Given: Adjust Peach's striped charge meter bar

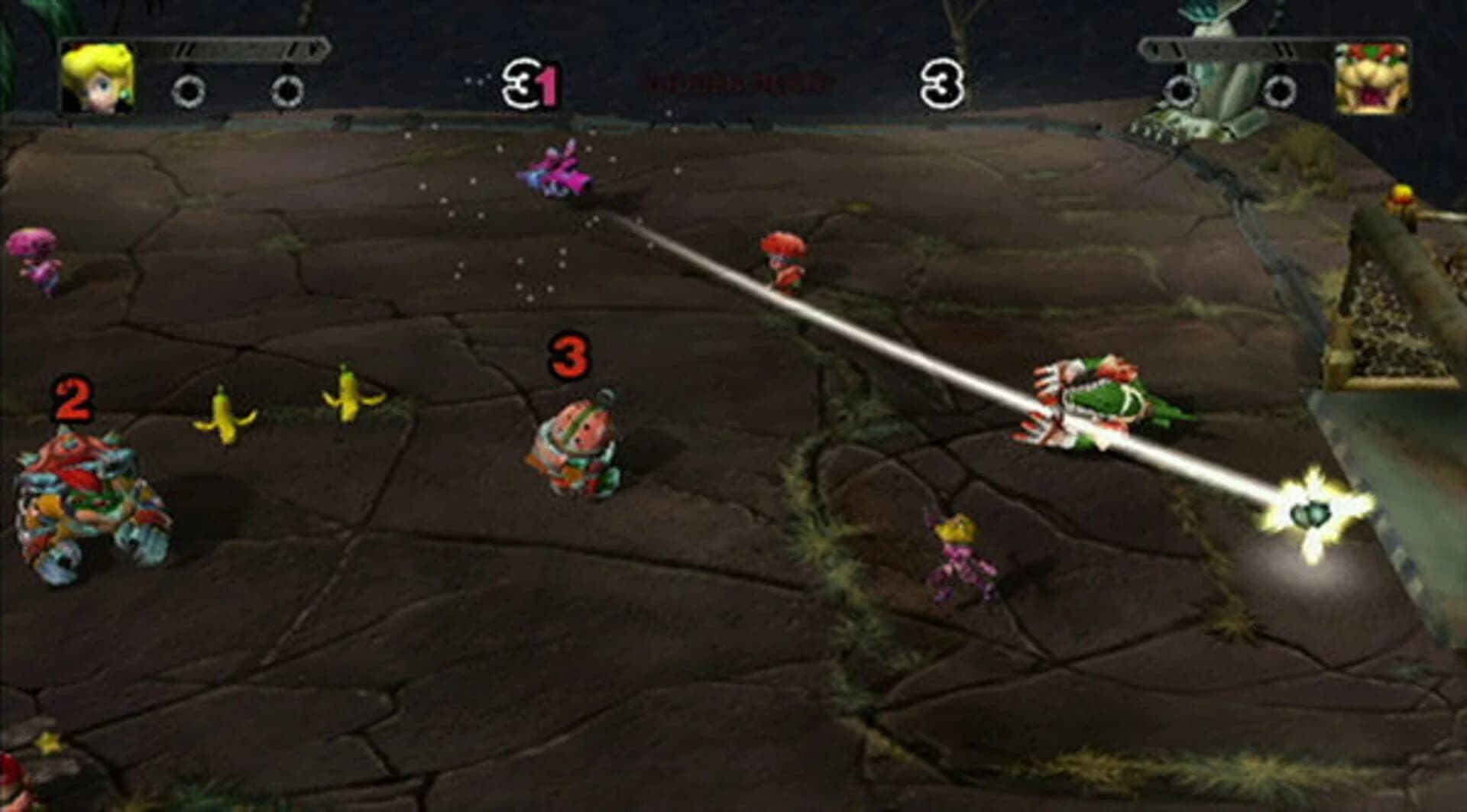Looking at the screenshot, I should 229,50.
